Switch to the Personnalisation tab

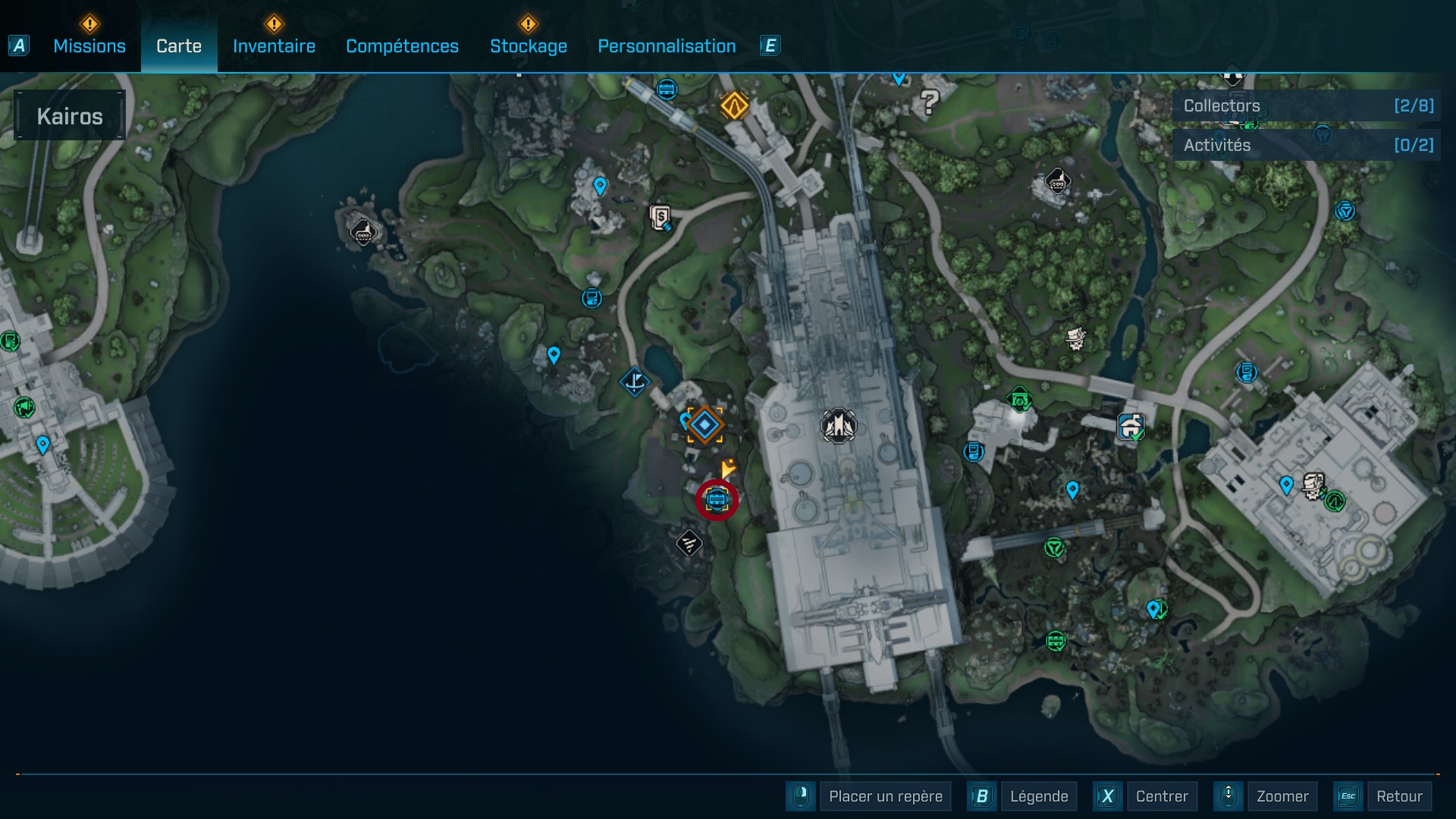[x=667, y=46]
